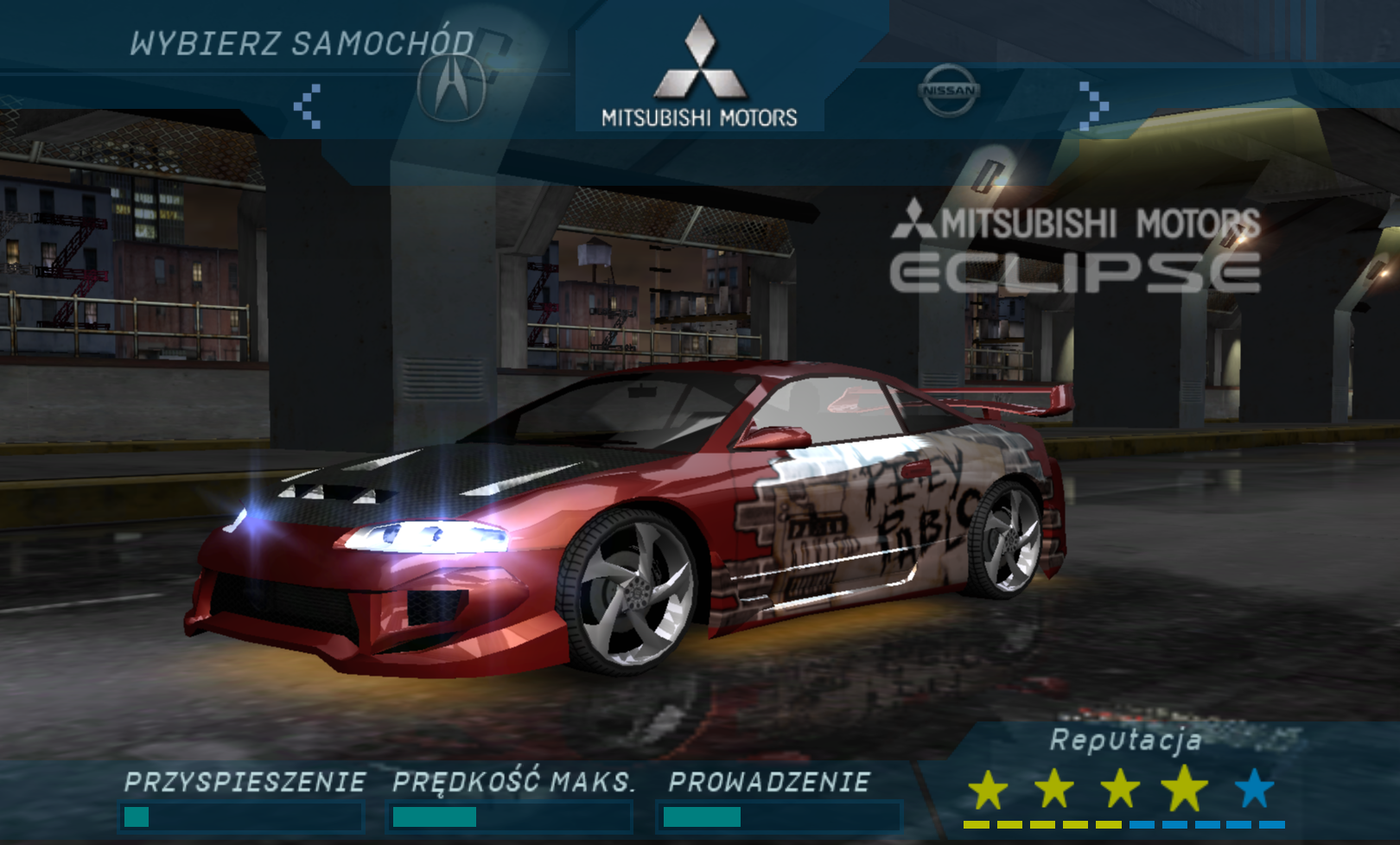This screenshot has height=845, width=1400.
Task: Select the Mitsubishi Motors brand tile
Action: point(699,73)
